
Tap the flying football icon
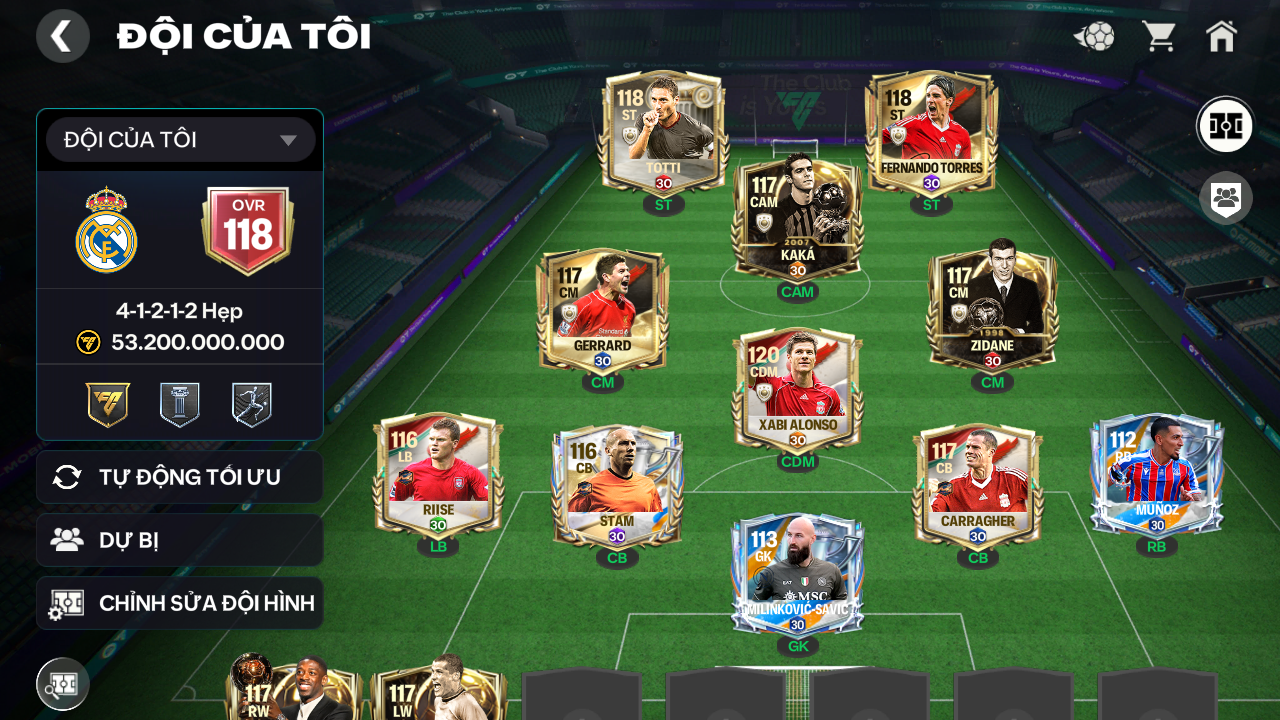1095,37
